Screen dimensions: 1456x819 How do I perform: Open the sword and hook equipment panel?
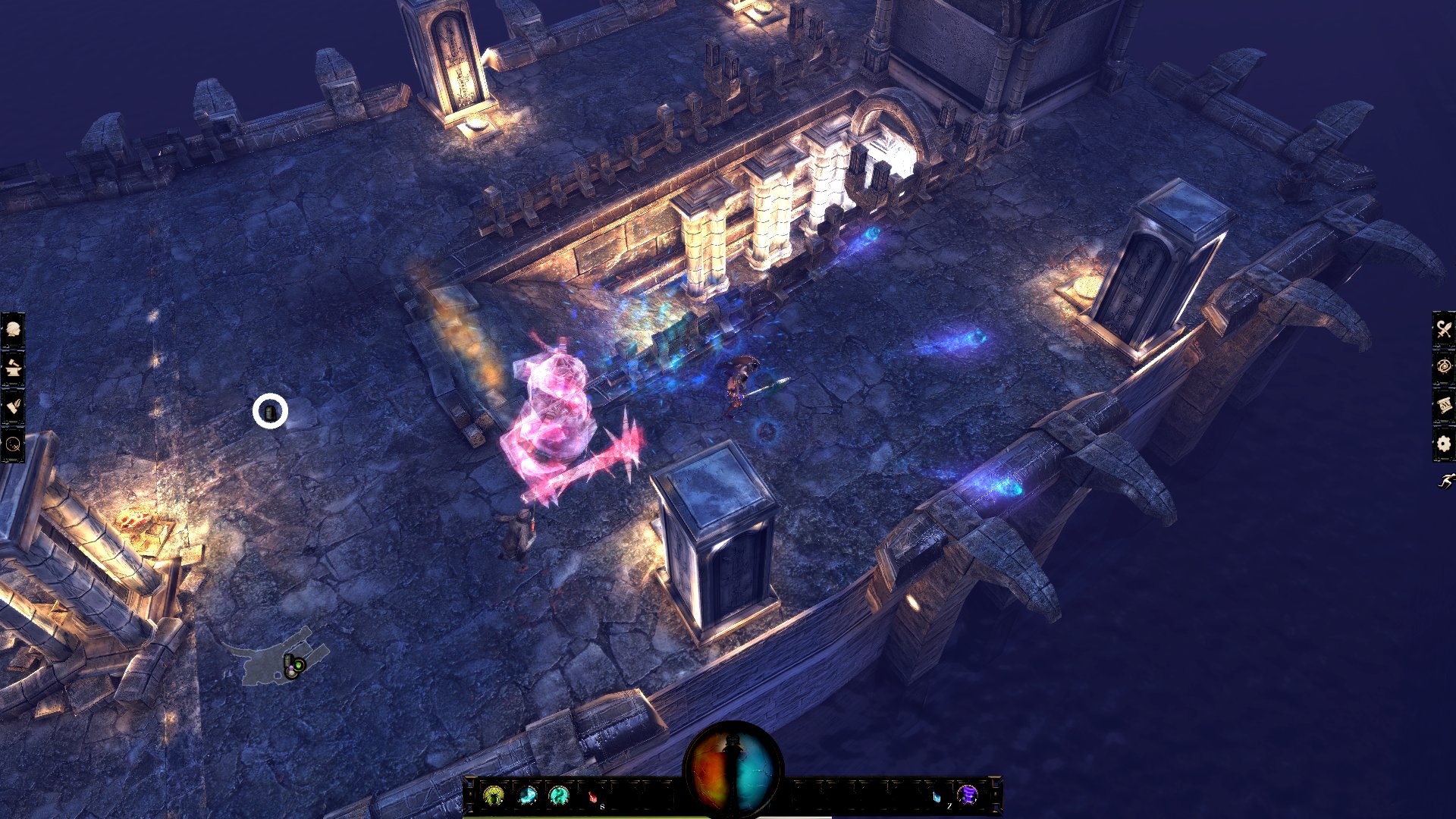click(1443, 329)
